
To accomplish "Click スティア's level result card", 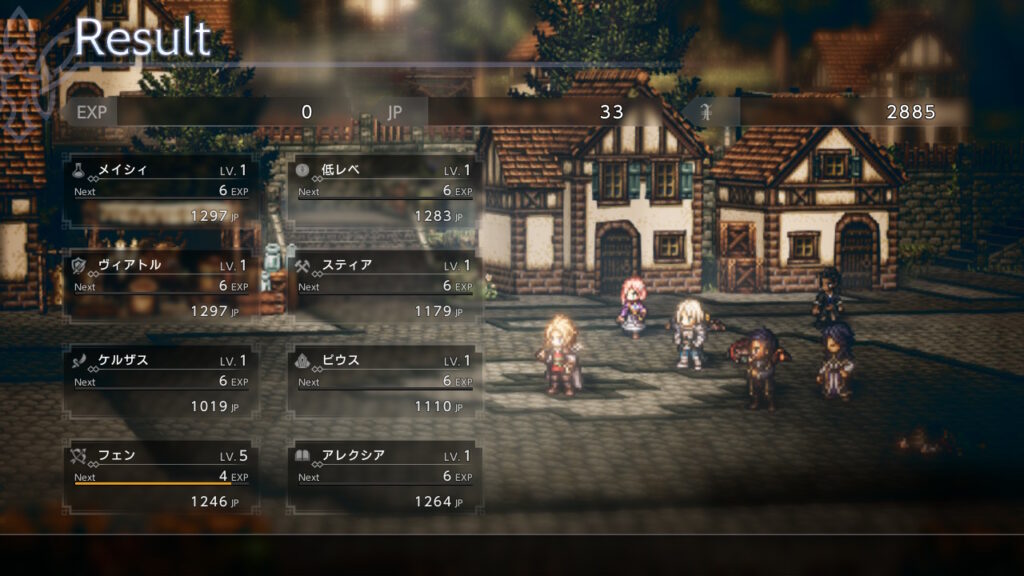I will click(384, 287).
